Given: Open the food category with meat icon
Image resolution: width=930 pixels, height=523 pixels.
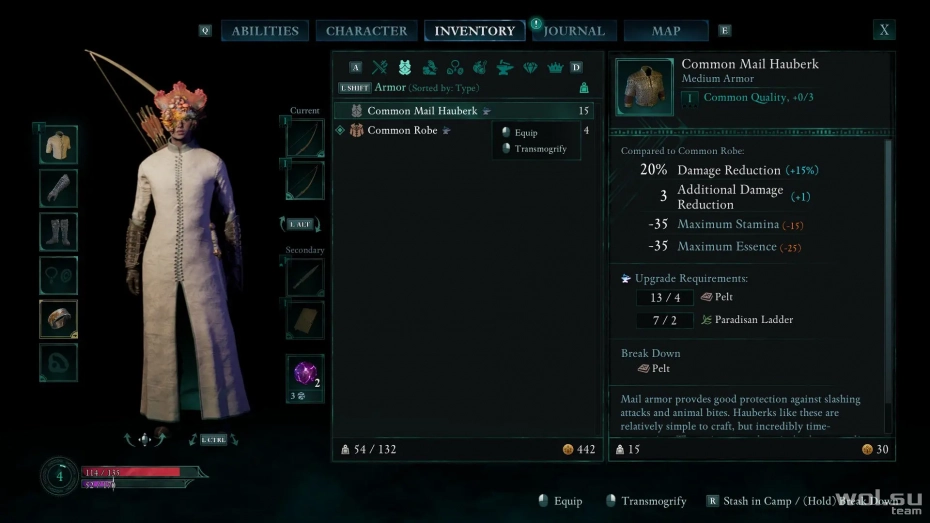Looking at the screenshot, I should [480, 68].
